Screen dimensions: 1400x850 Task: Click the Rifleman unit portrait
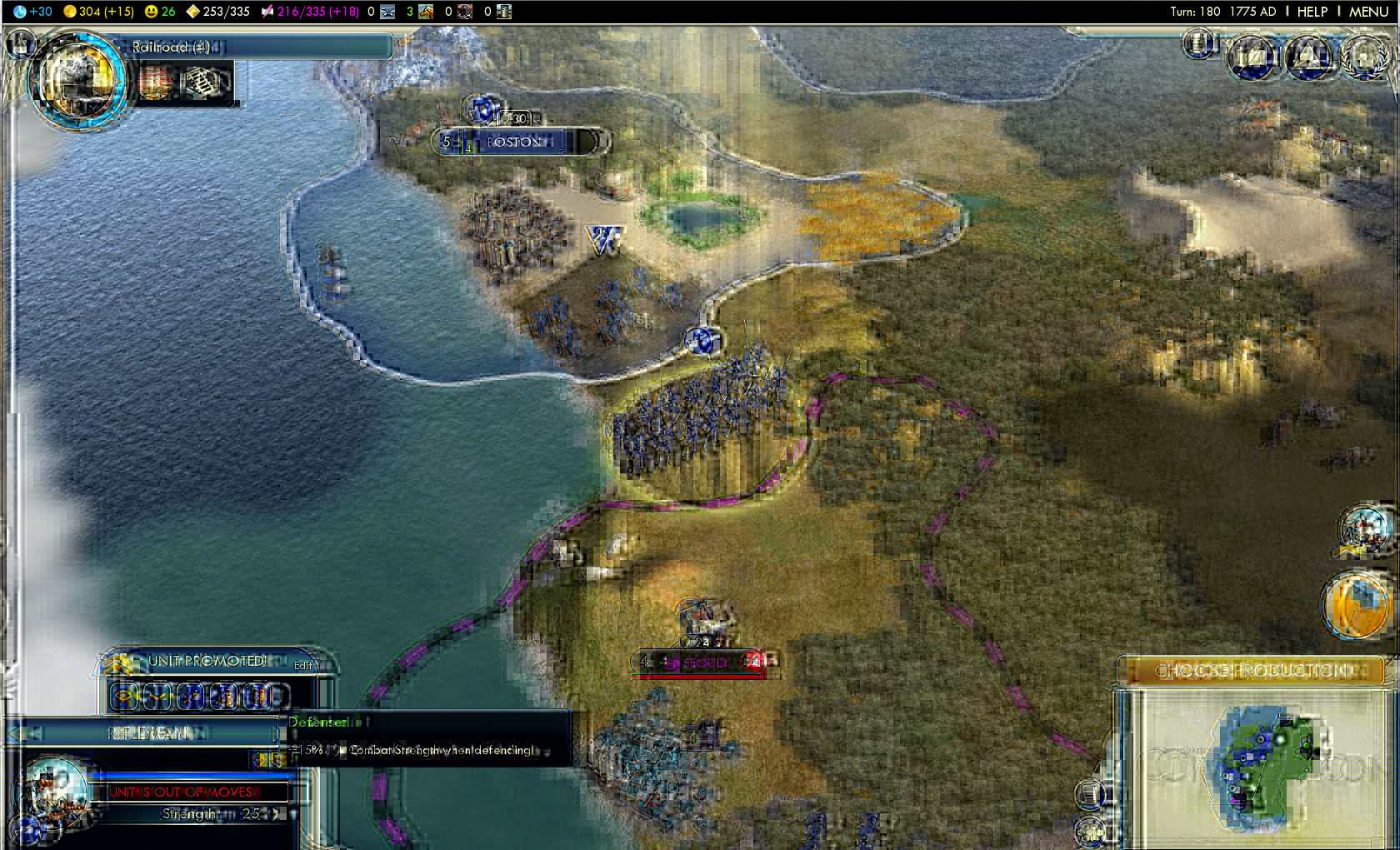click(52, 789)
